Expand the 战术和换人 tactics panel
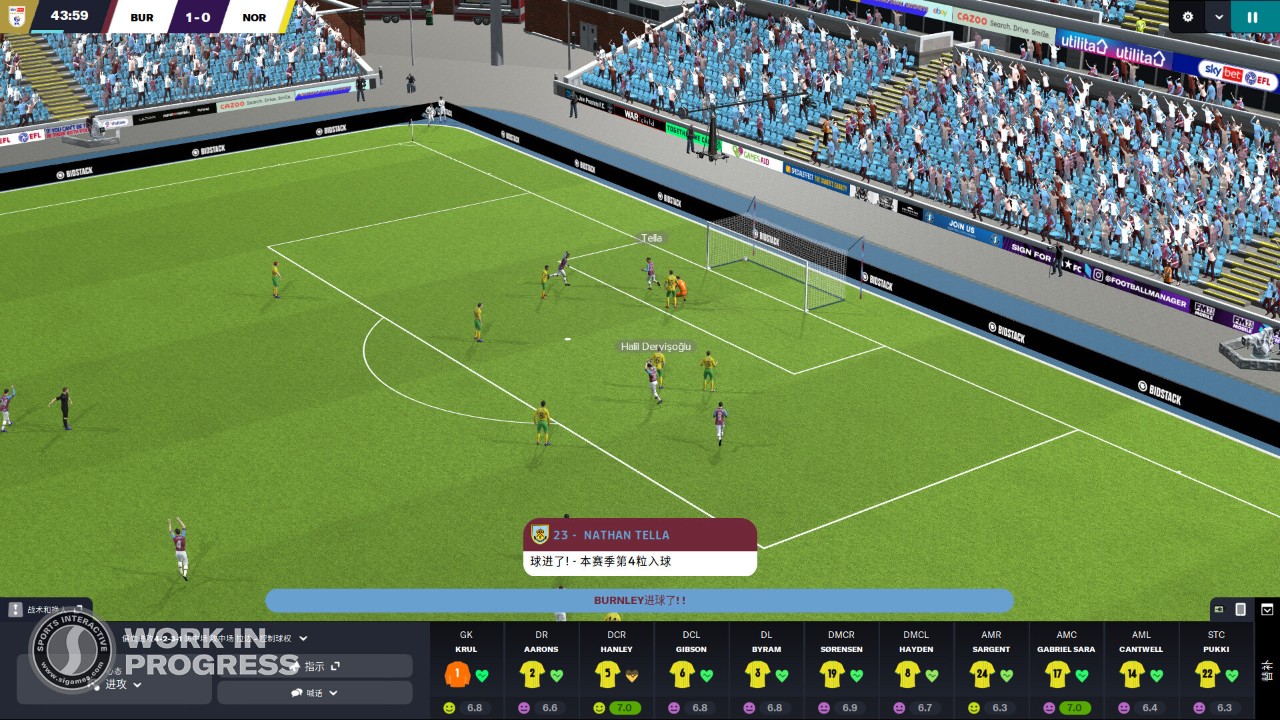The image size is (1280, 720). pyautogui.click(x=47, y=609)
